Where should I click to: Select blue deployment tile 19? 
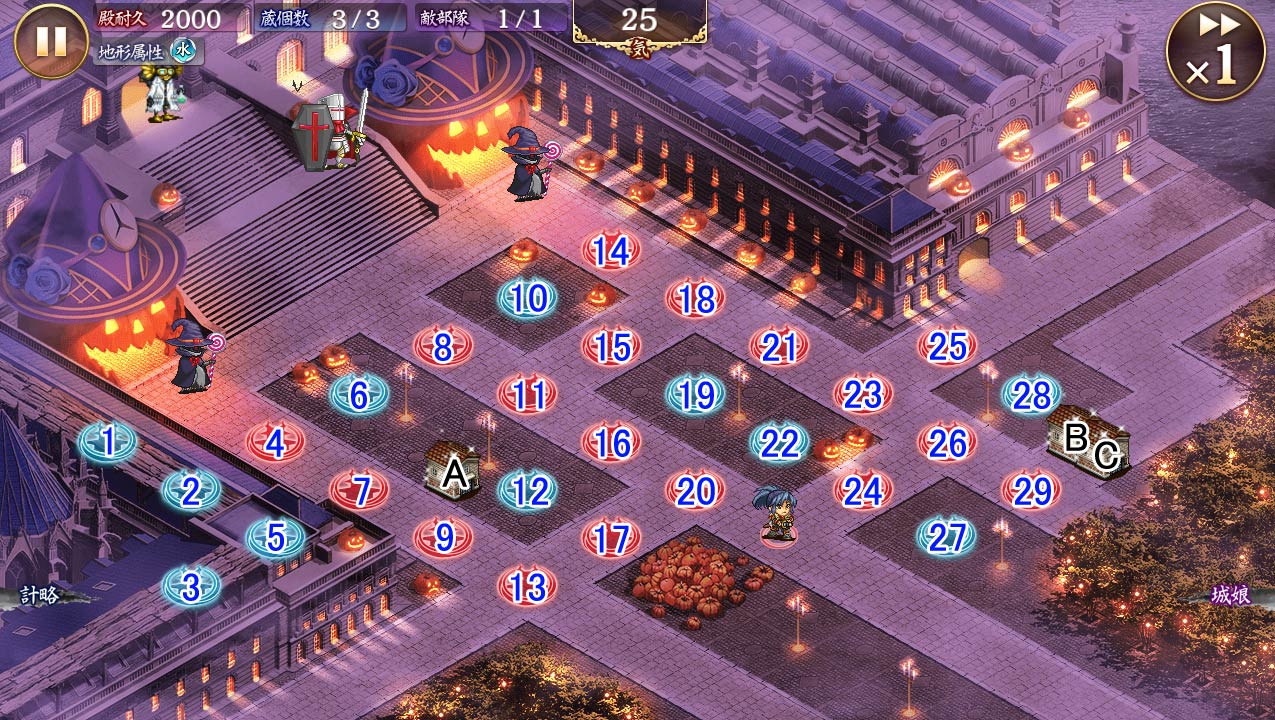[x=695, y=395]
